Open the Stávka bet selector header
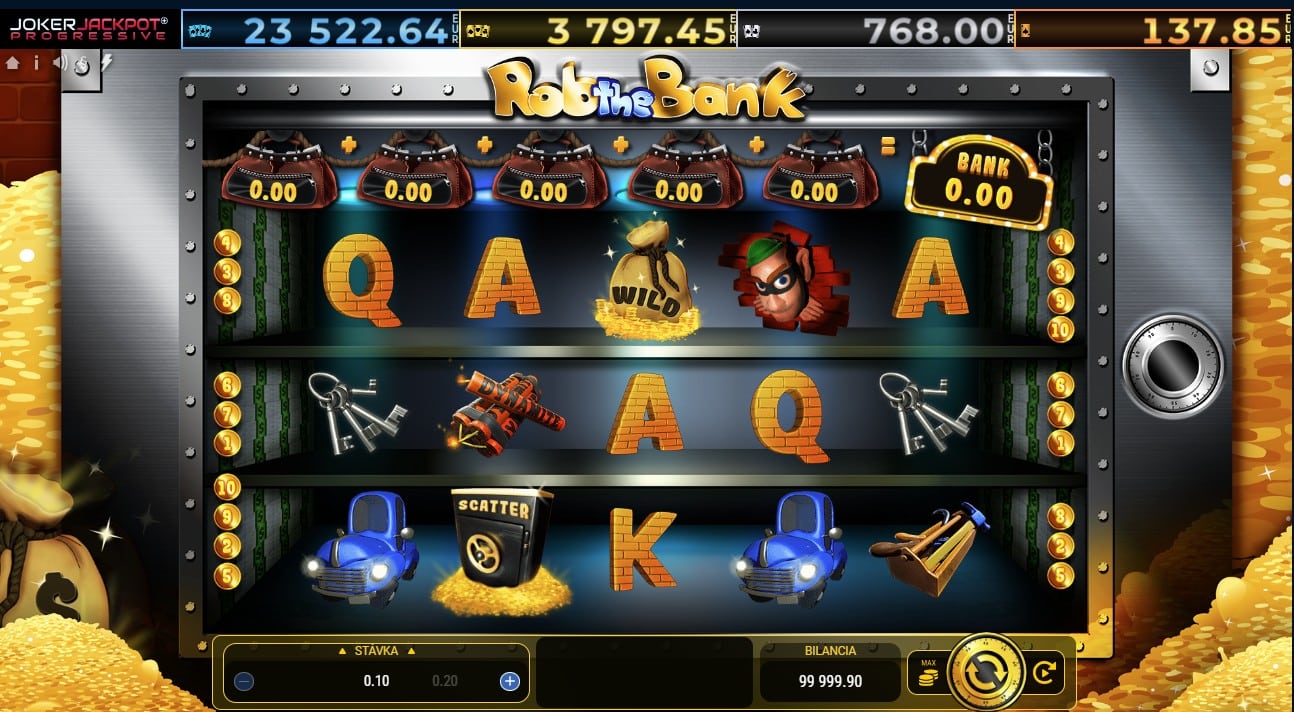 pyautogui.click(x=376, y=651)
